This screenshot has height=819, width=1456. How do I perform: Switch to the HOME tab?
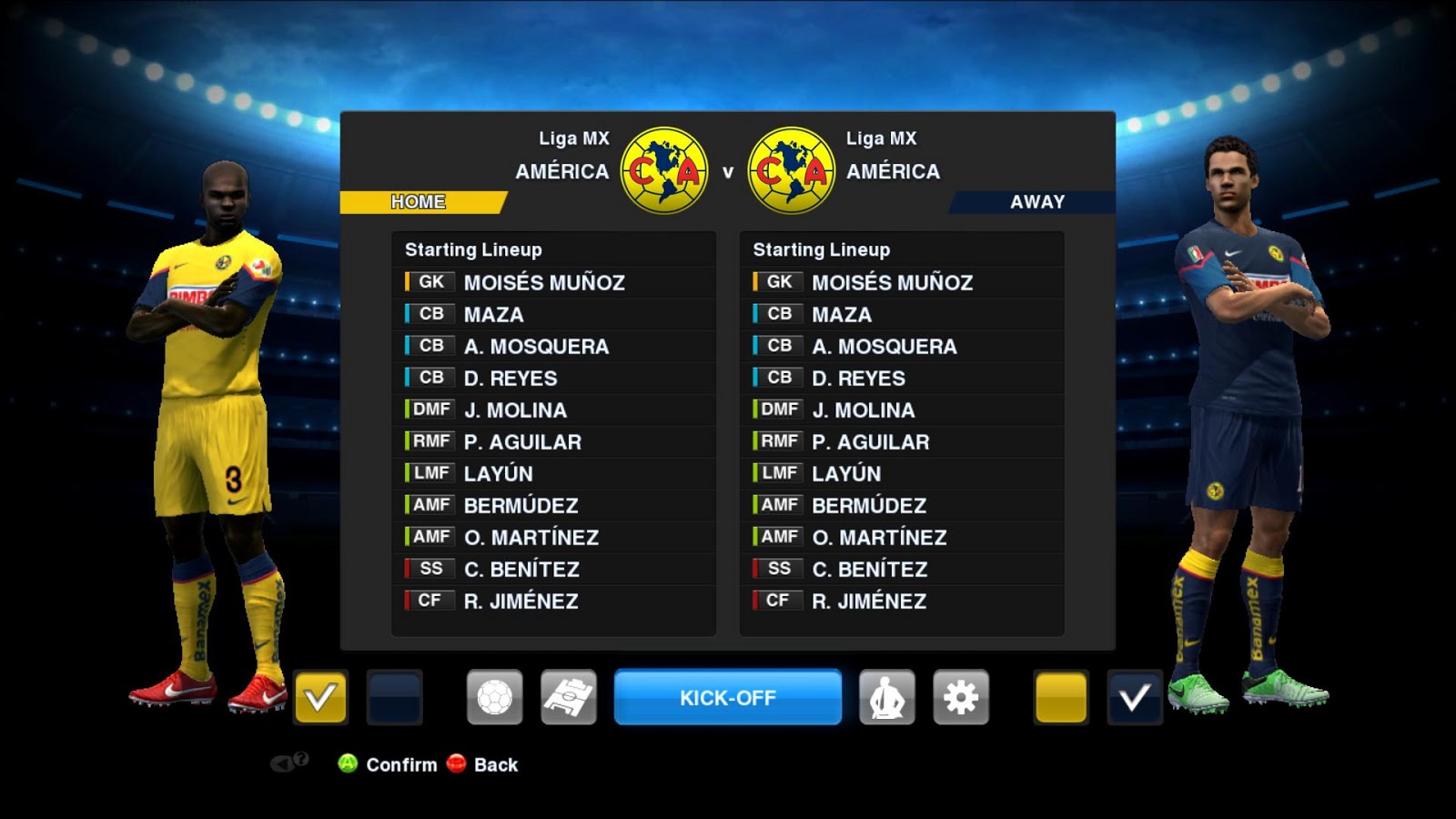[x=418, y=202]
